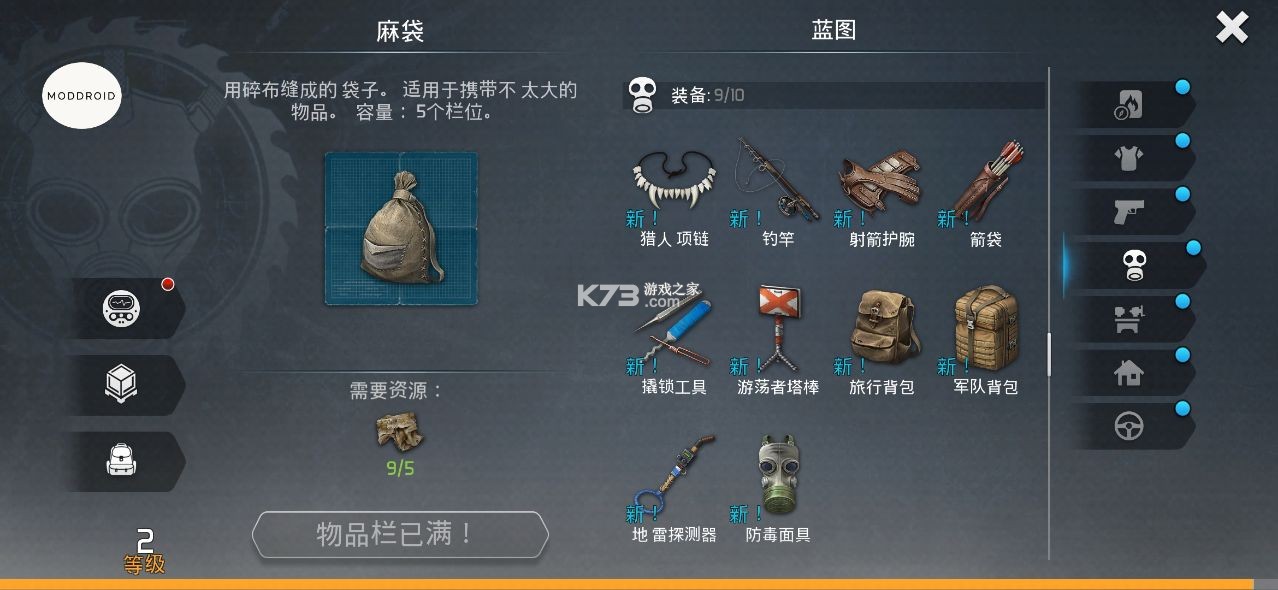Open the house building category tab
The width and height of the screenshot is (1278, 590).
click(1130, 373)
